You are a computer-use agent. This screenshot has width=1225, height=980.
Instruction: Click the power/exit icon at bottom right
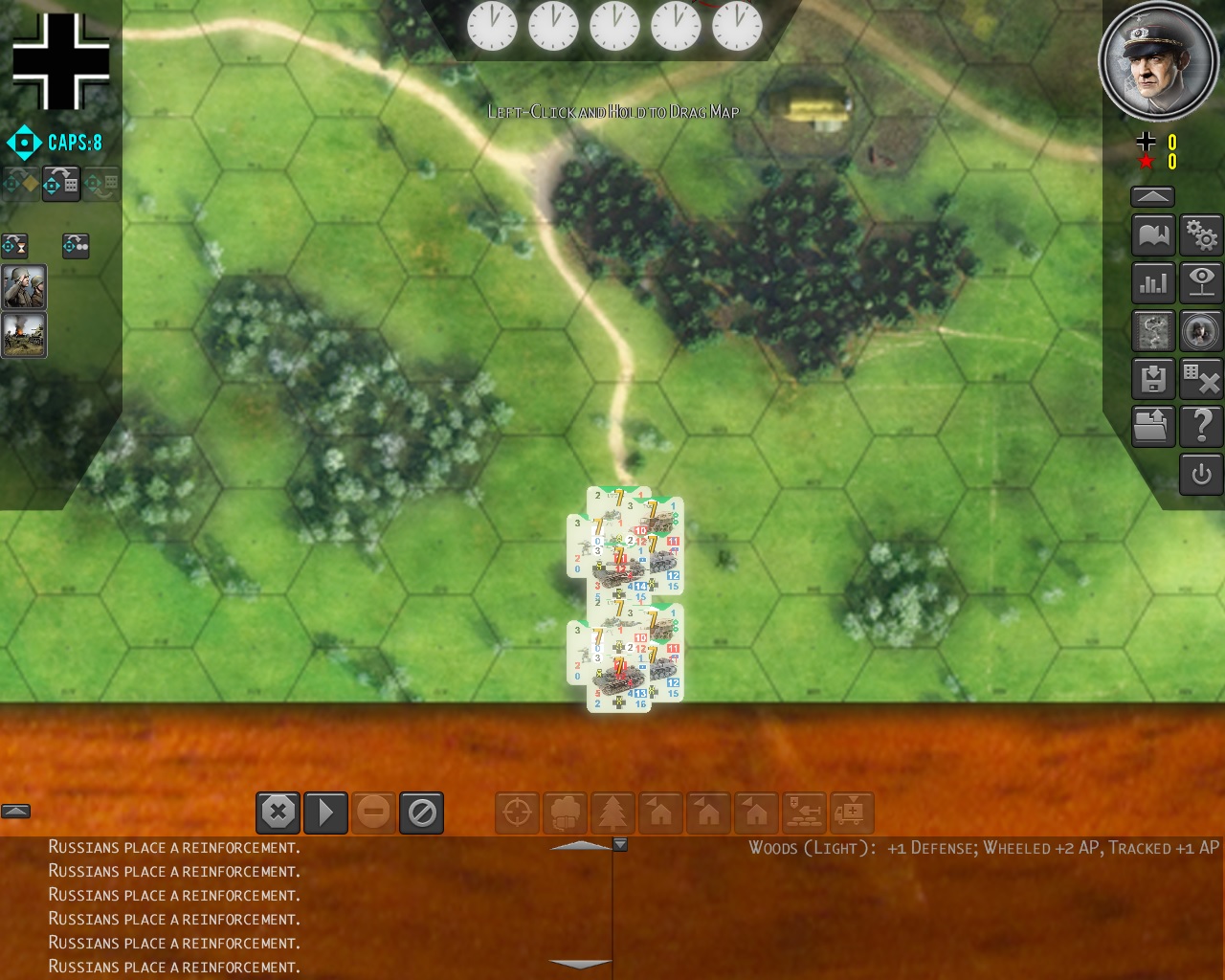point(1201,474)
